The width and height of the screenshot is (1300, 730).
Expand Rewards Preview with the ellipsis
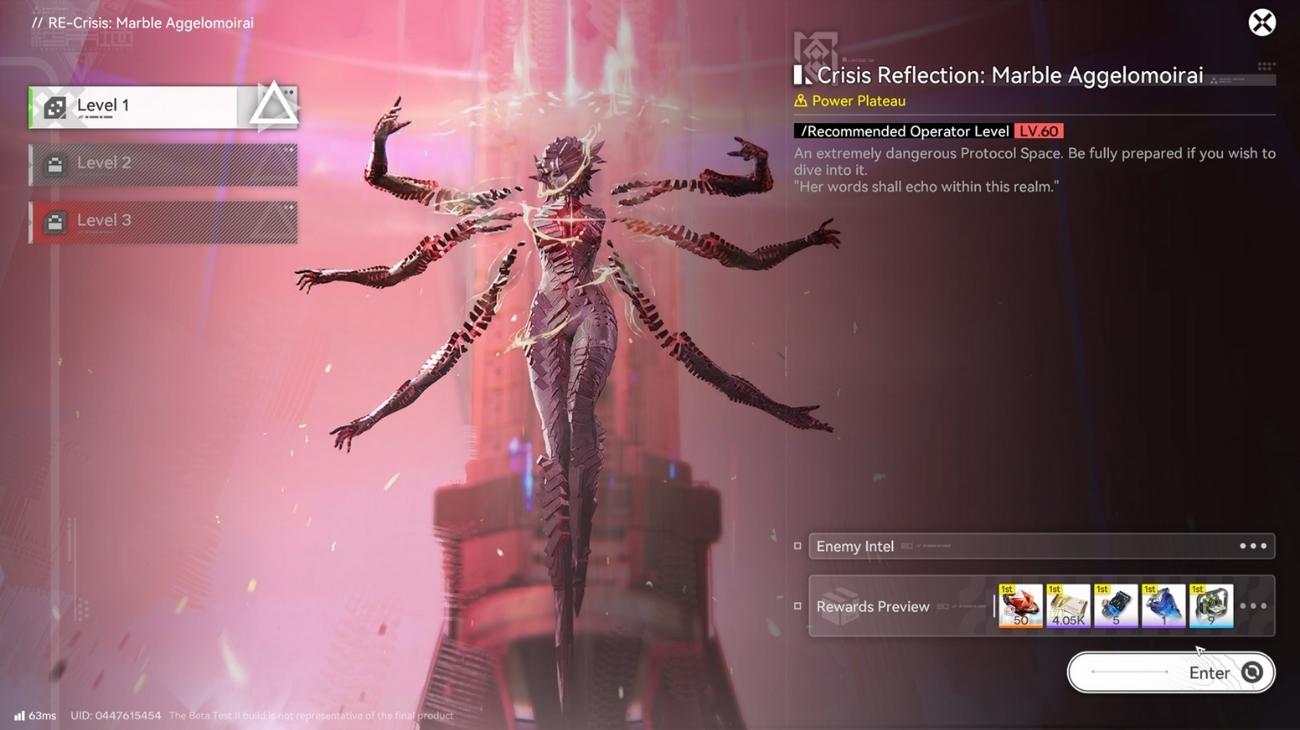pos(1251,605)
